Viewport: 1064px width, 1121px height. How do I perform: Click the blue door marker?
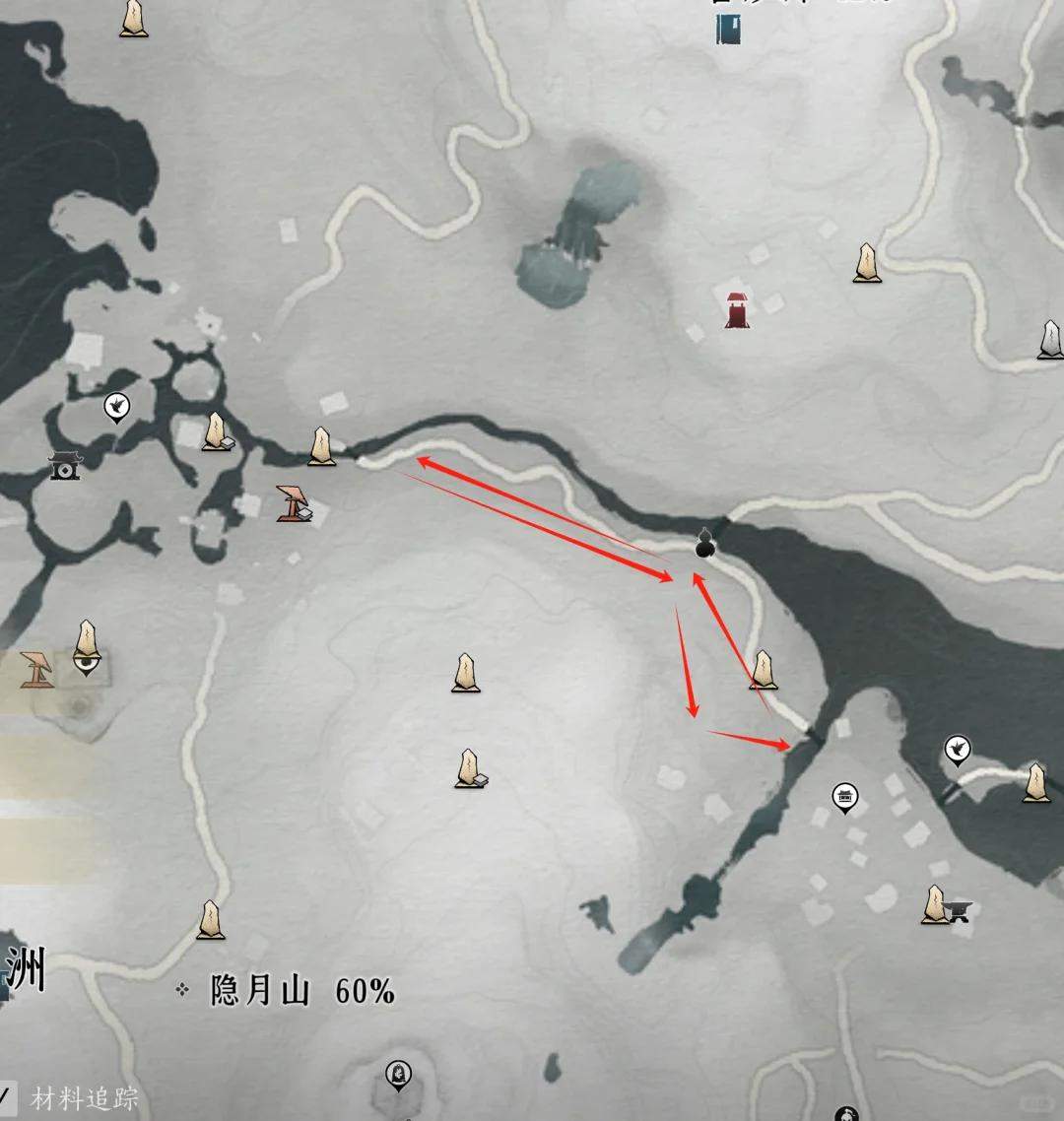click(x=729, y=30)
